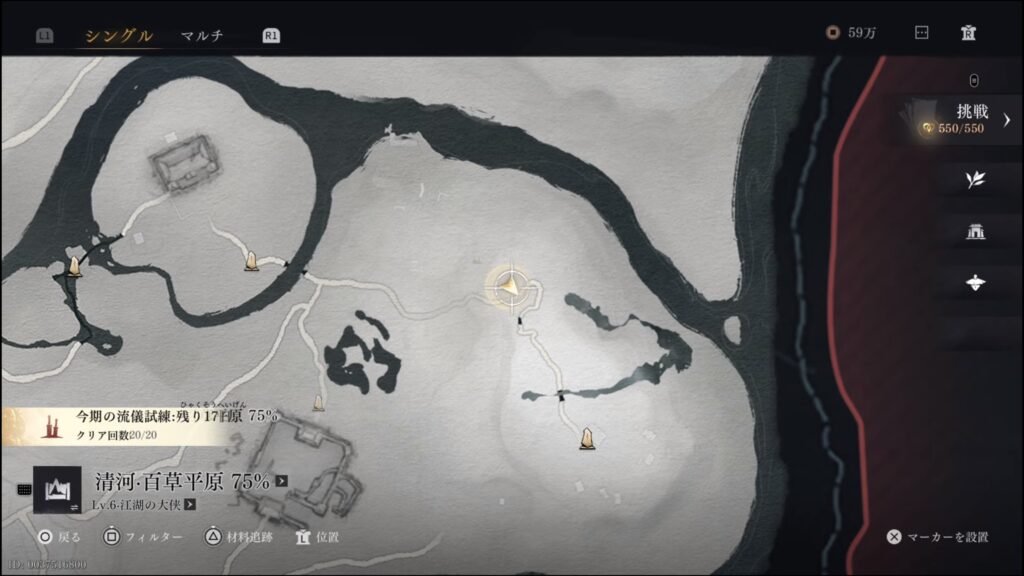The image size is (1024, 576).
Task: Select the leaf sprig icon in the side panel
Action: (x=975, y=180)
